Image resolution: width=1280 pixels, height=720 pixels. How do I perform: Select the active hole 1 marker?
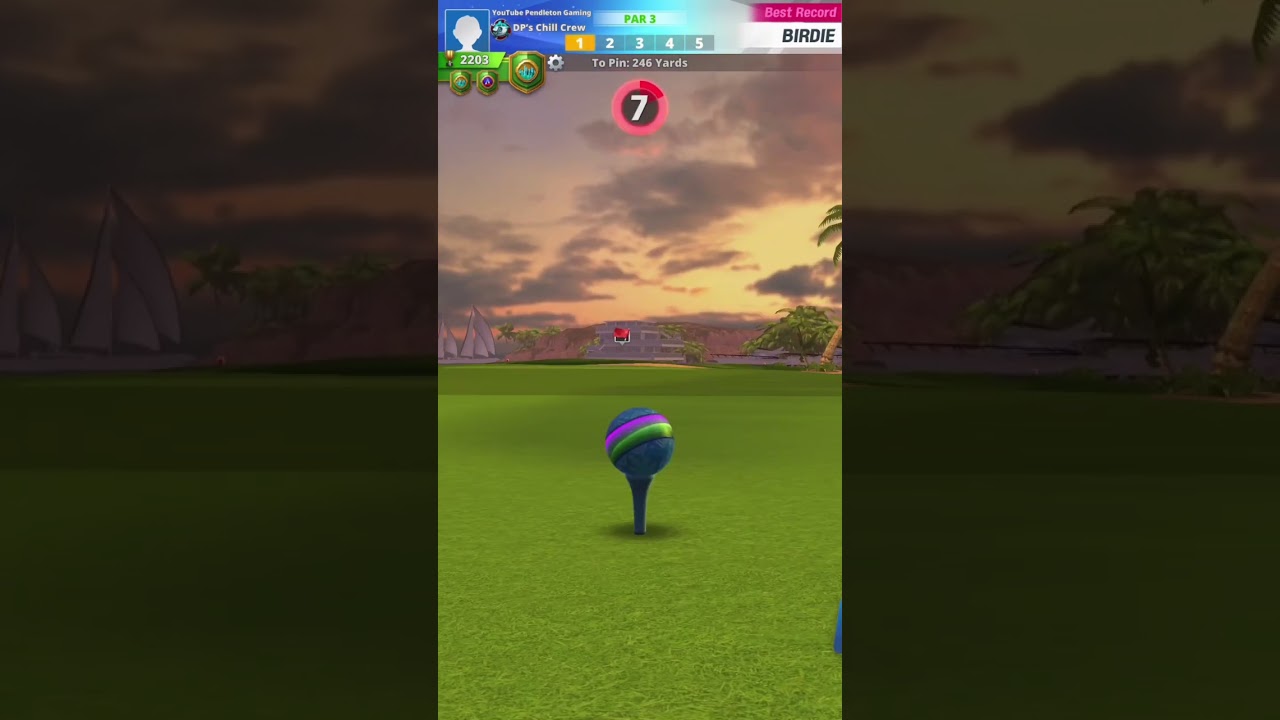579,43
